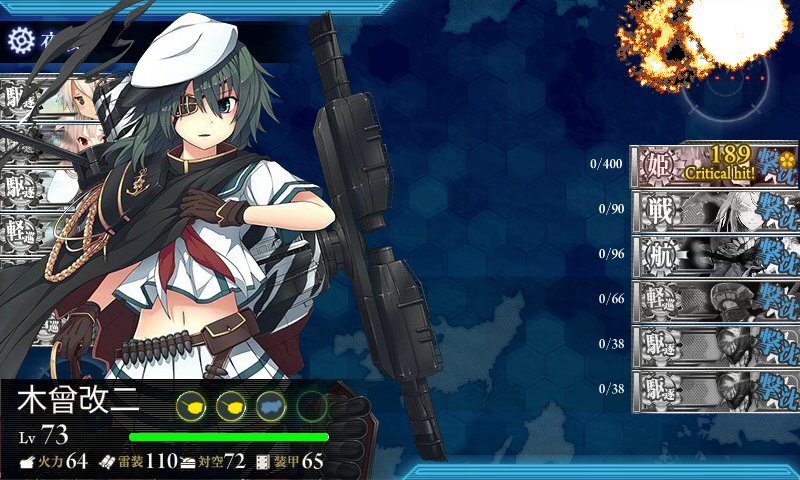Click the blue equipment slot icon
The width and height of the screenshot is (800, 480).
(271, 405)
